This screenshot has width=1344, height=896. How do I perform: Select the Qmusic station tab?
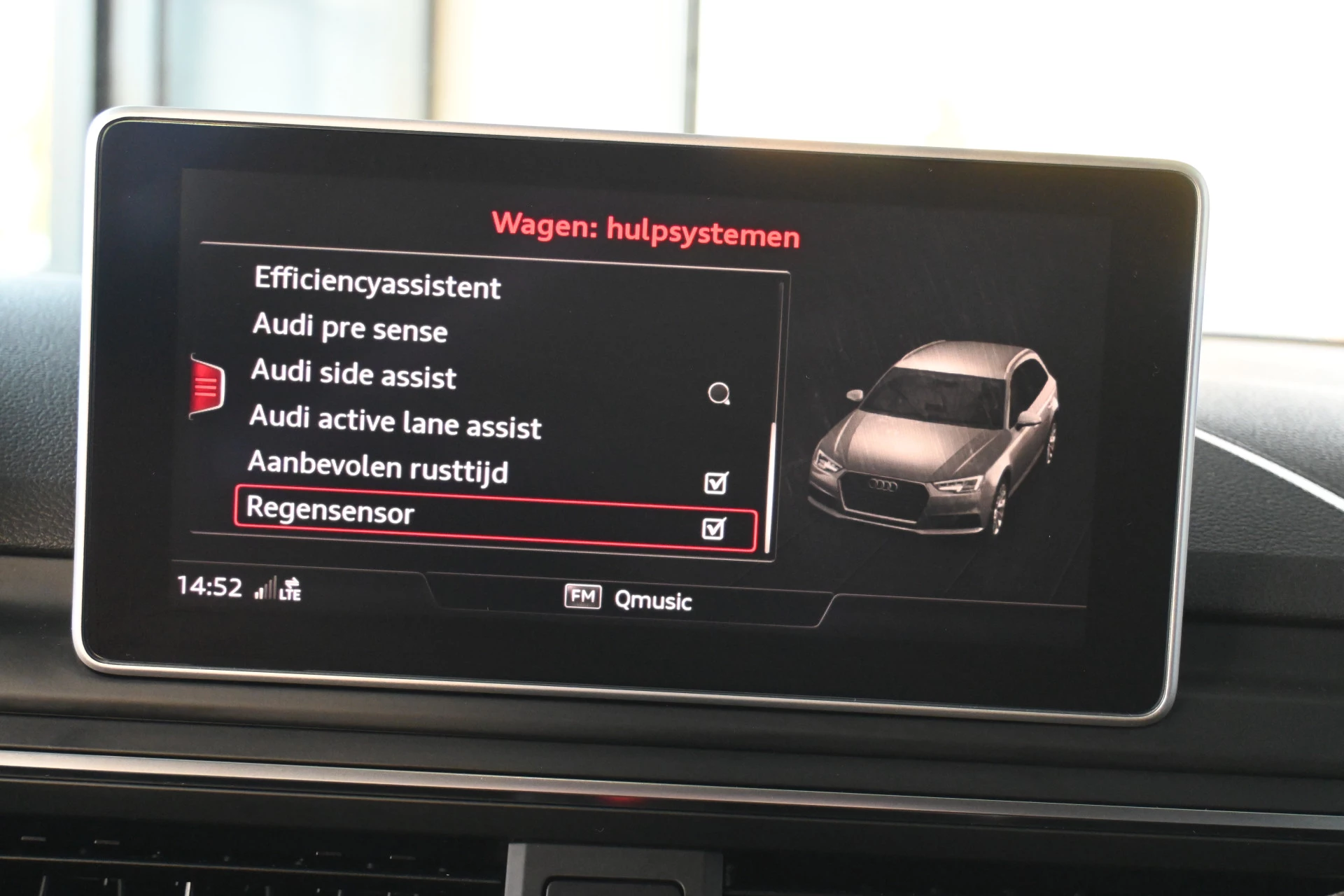(652, 601)
